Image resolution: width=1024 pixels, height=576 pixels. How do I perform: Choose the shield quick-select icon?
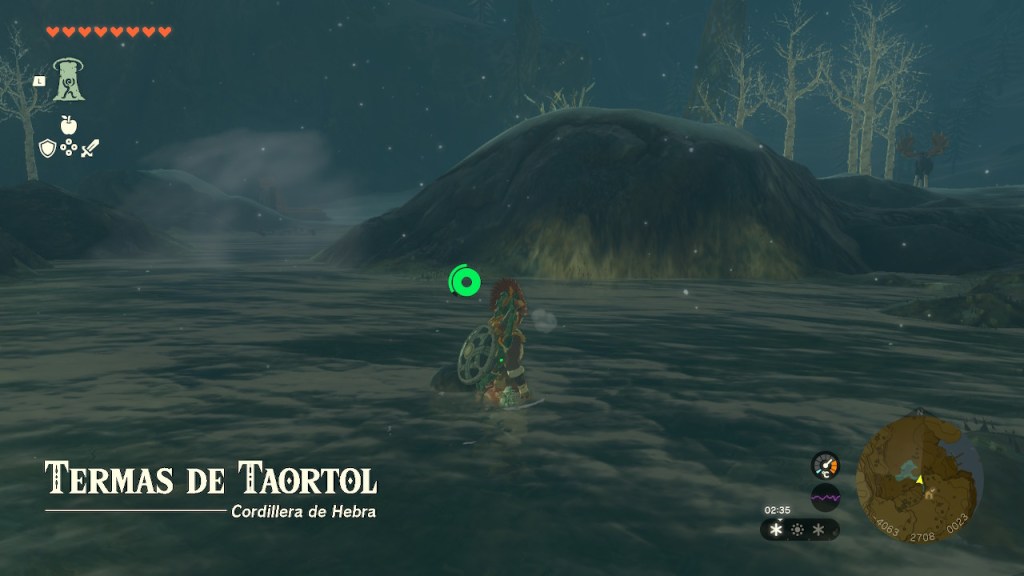(x=46, y=148)
